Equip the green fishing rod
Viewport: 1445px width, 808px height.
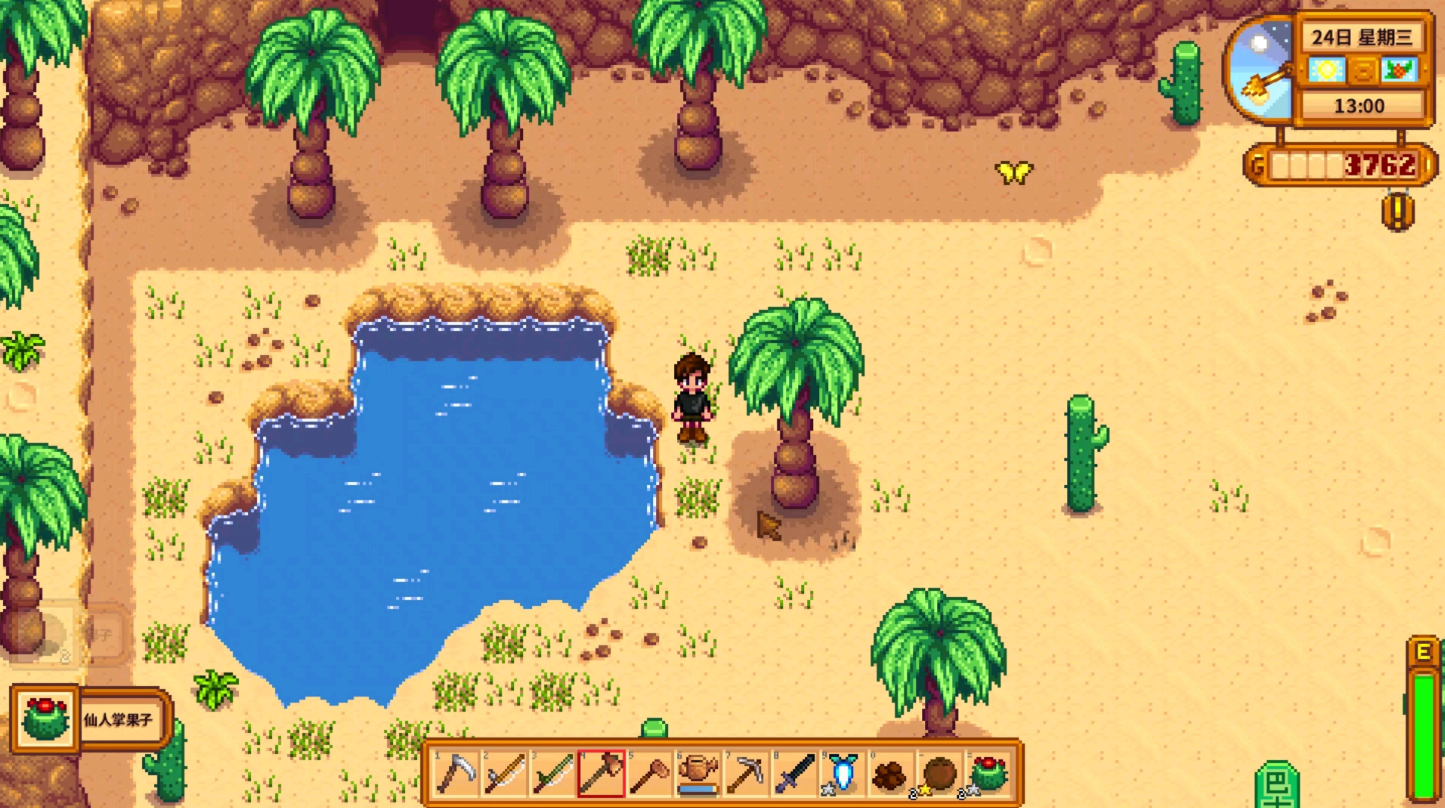pos(553,773)
